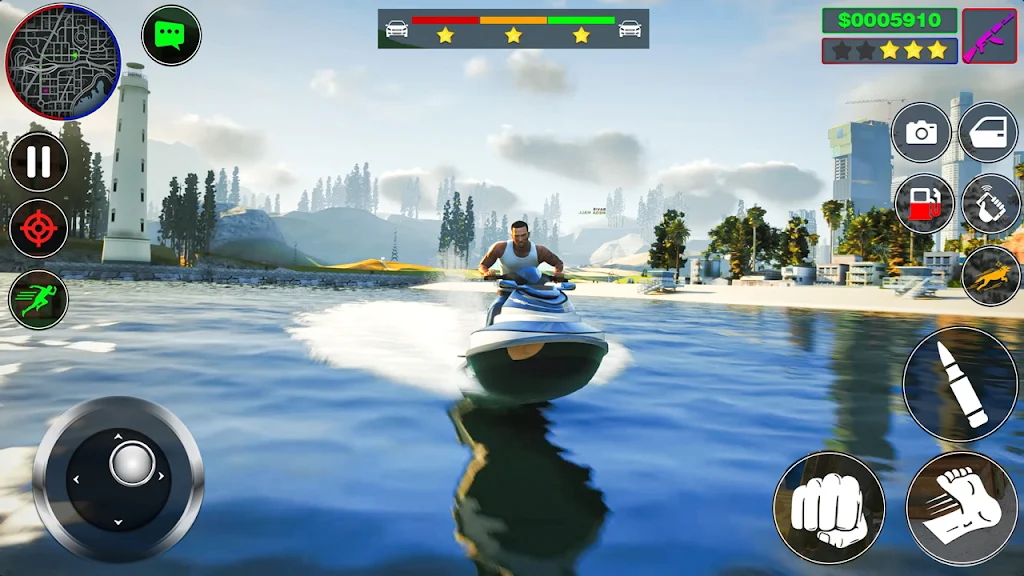
Task: Click the virtual joystick knob
Action: tap(132, 464)
